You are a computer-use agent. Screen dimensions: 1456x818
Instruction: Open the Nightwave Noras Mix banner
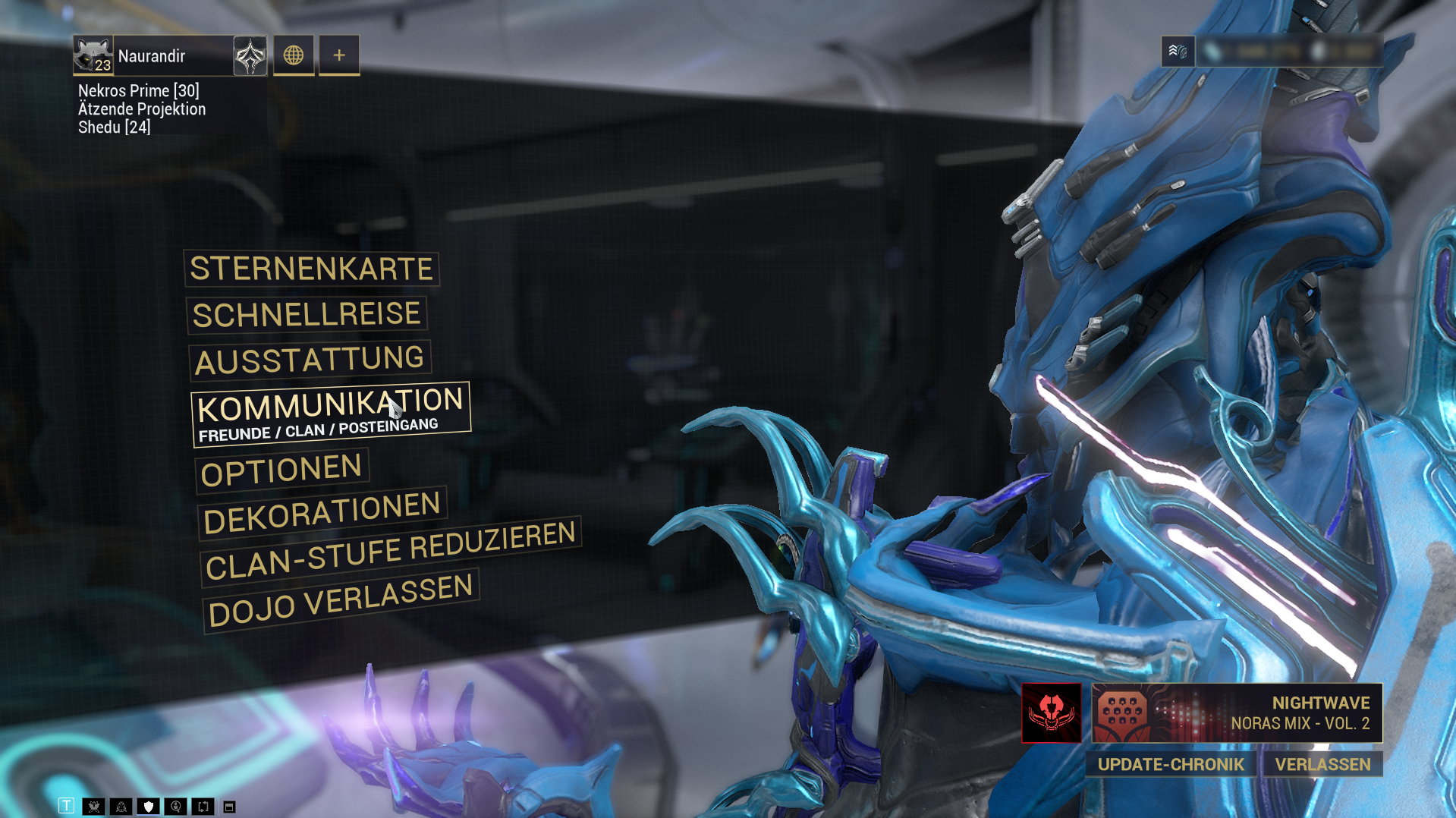[x=1236, y=713]
